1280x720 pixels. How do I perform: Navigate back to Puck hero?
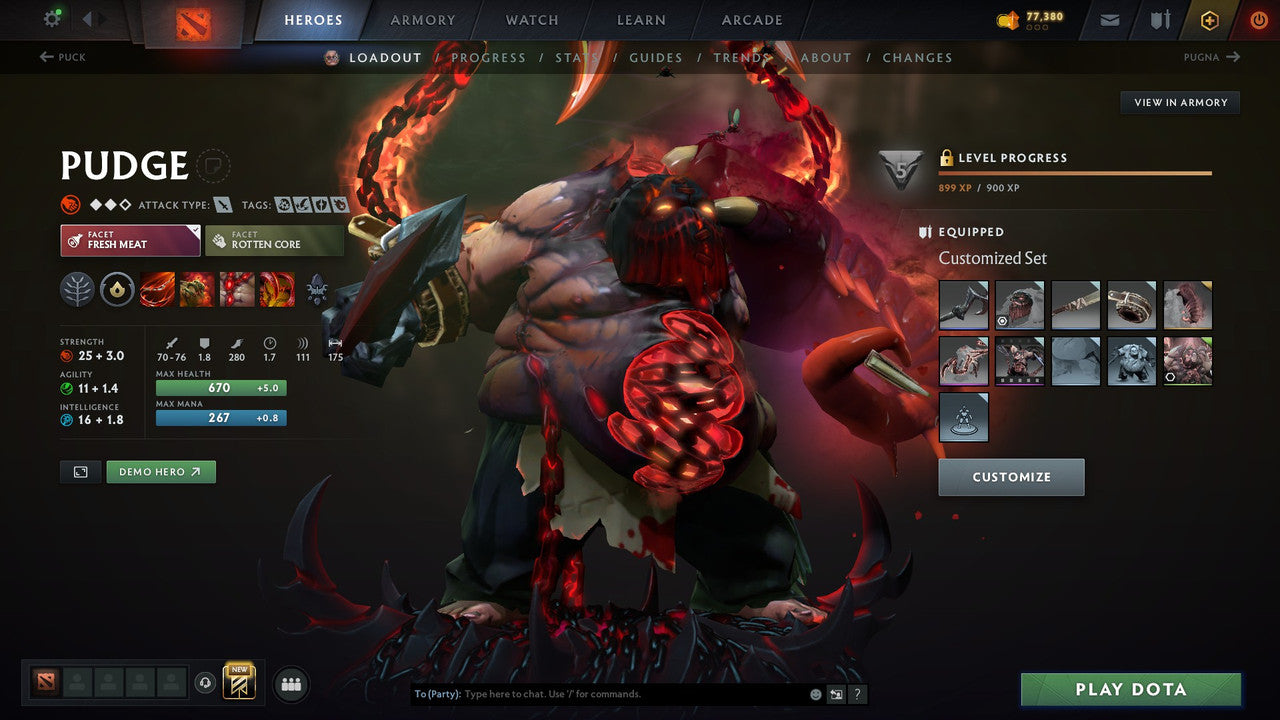pos(62,57)
